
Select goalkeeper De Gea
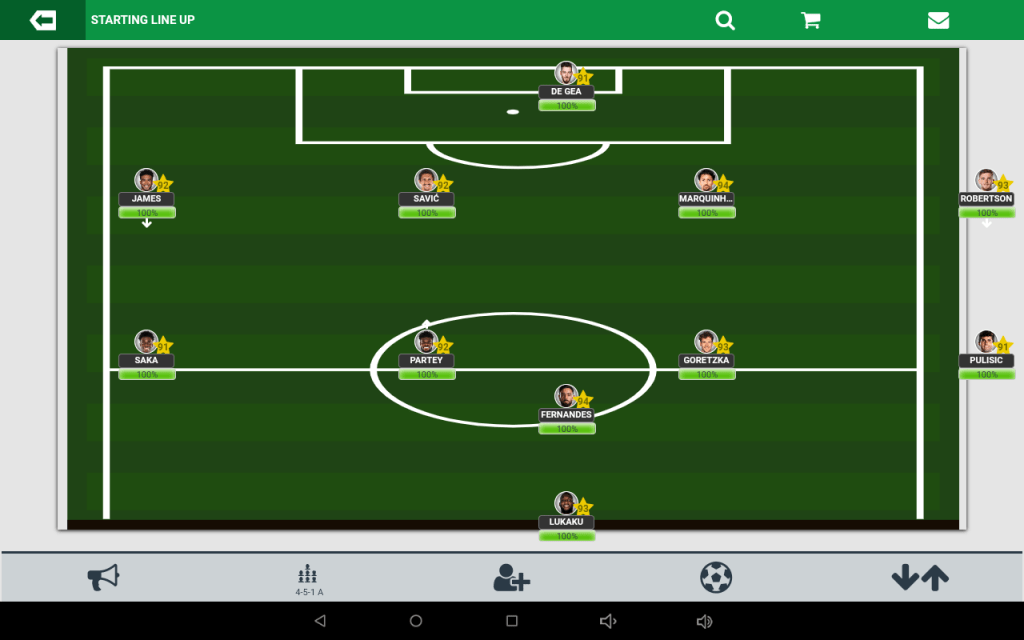coord(567,76)
